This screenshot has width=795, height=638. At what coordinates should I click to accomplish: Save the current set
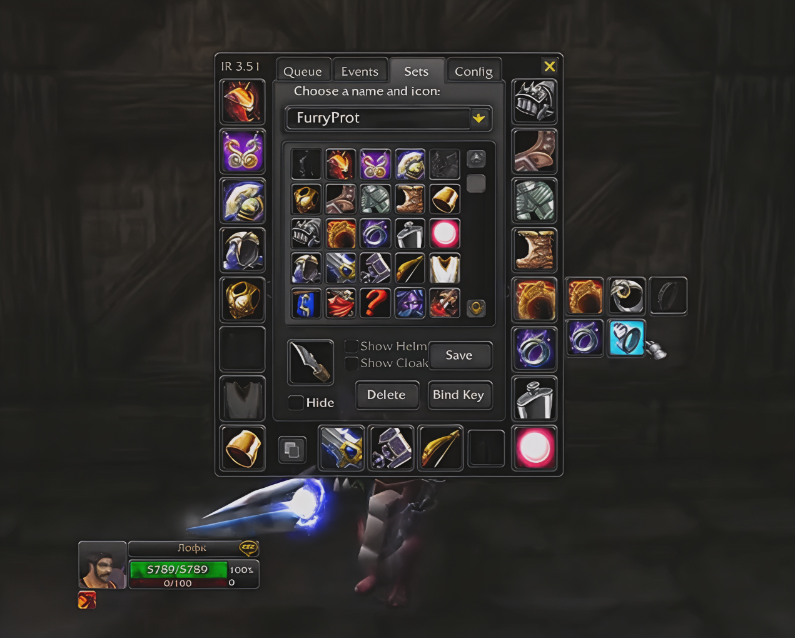[x=459, y=355]
